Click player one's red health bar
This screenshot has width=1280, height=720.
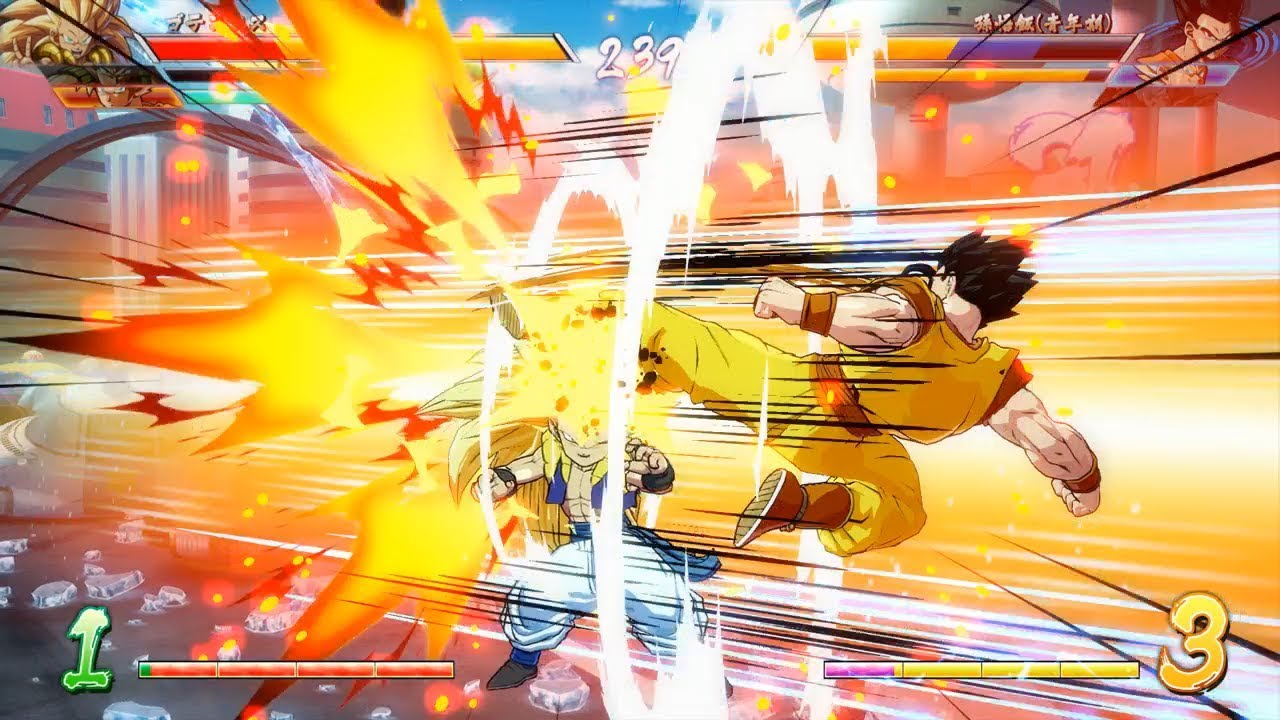(280, 47)
